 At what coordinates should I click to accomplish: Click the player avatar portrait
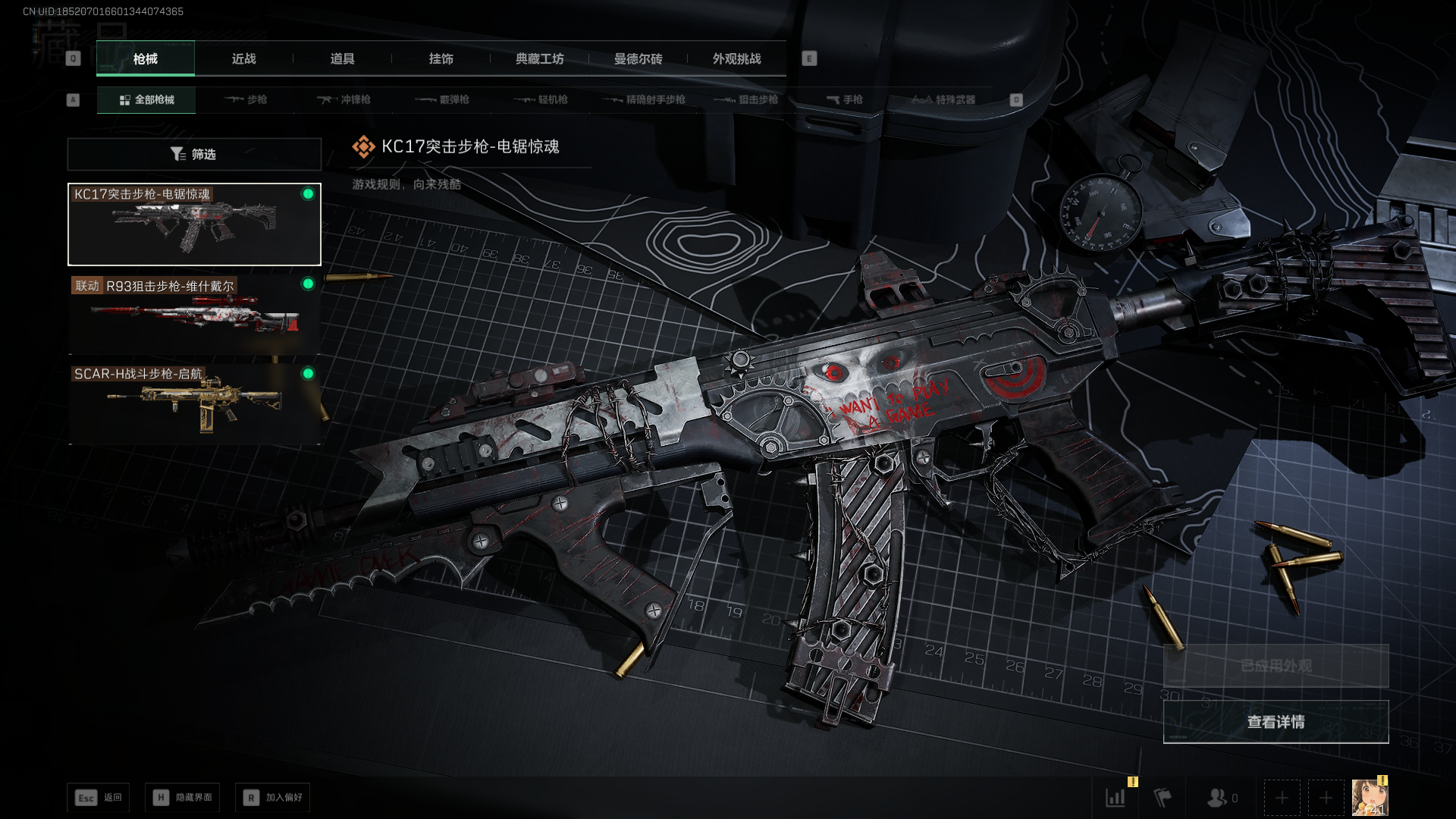point(1370,798)
